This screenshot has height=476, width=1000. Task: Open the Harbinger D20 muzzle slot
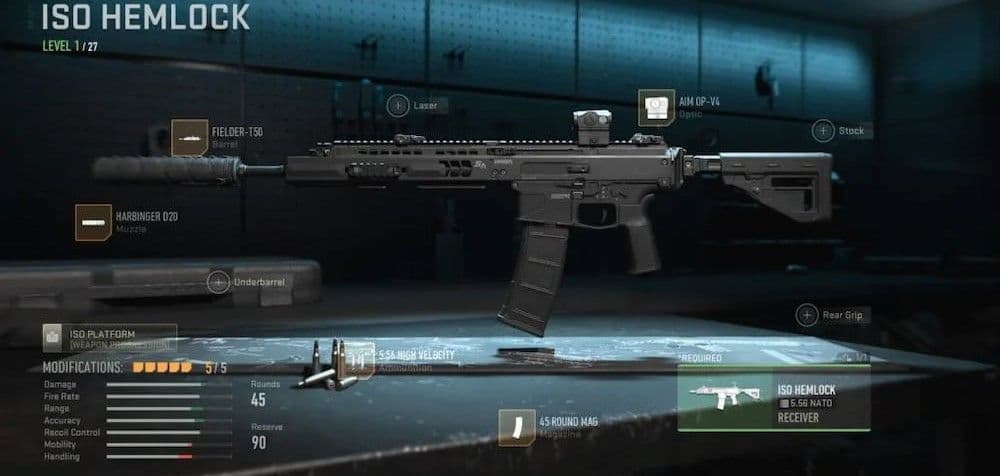tap(94, 222)
